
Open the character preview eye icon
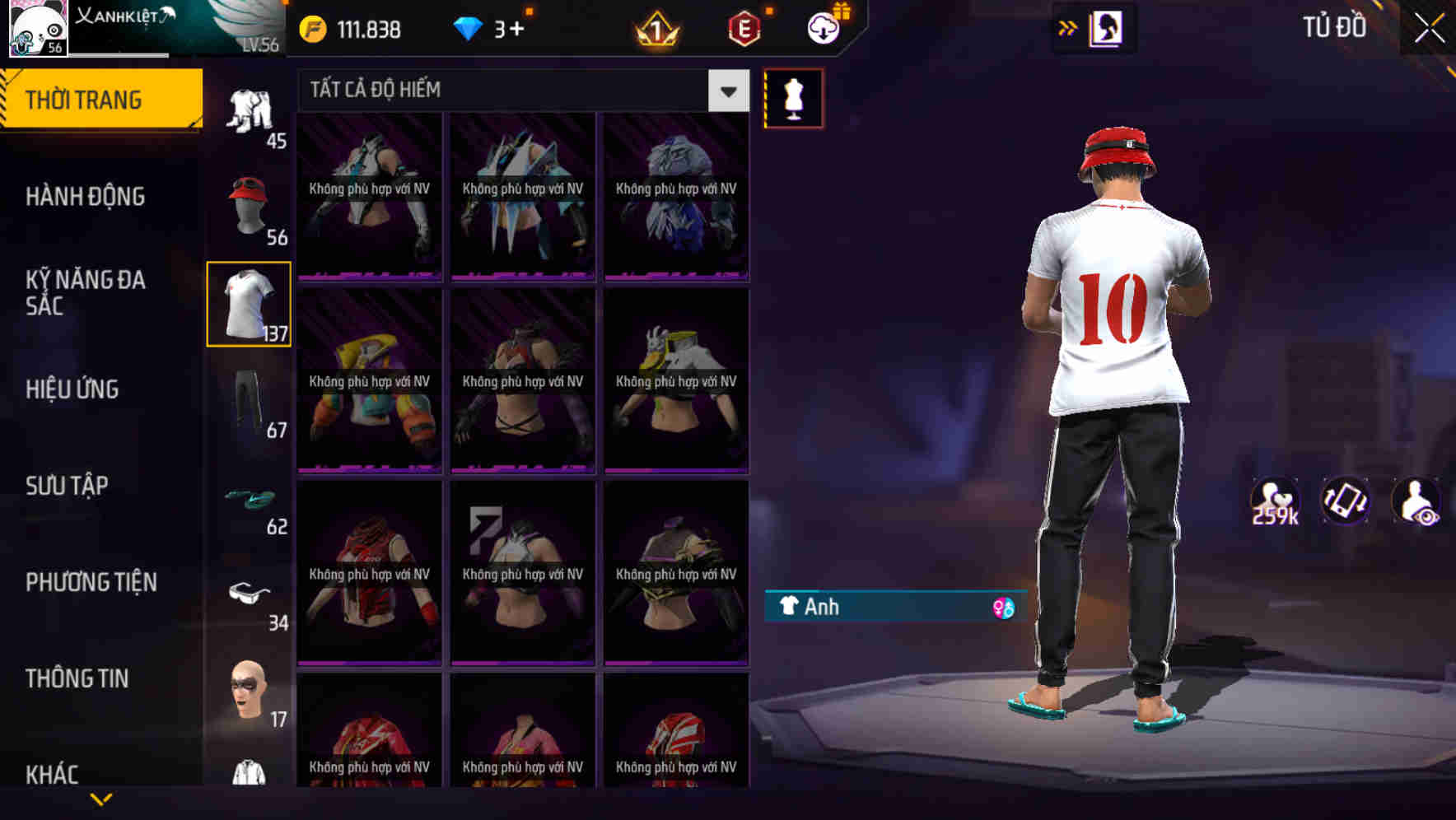pyautogui.click(x=1415, y=505)
